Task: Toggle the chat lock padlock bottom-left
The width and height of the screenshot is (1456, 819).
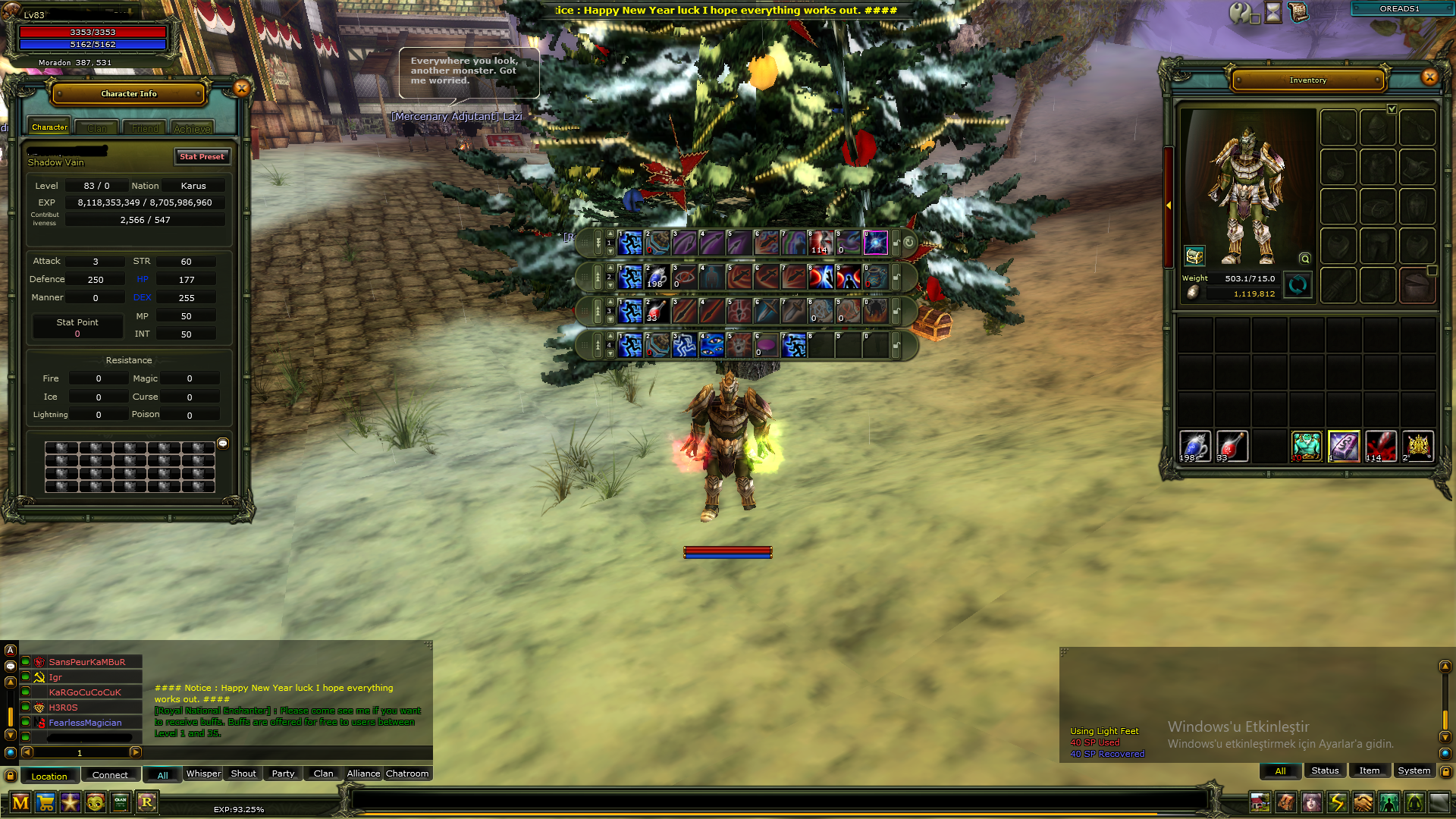Action: tap(11, 776)
